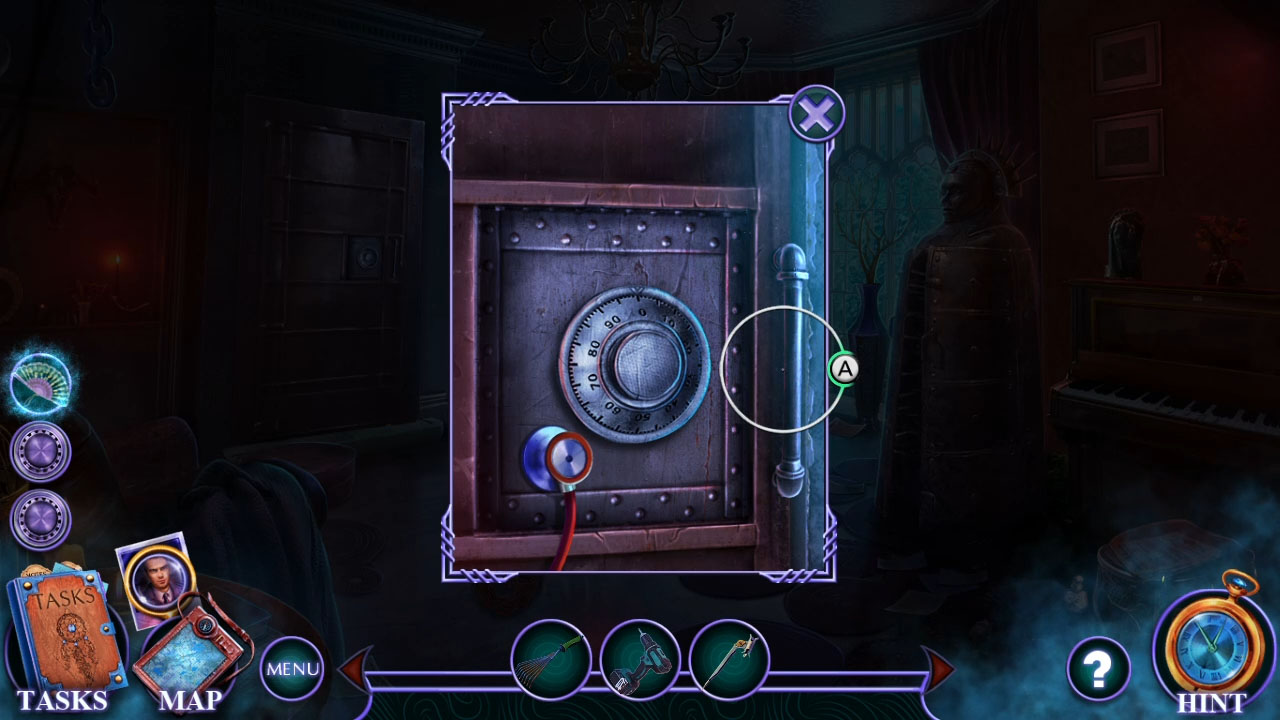Click the lower empty amulet slot
This screenshot has height=720, width=1280.
coord(38,518)
